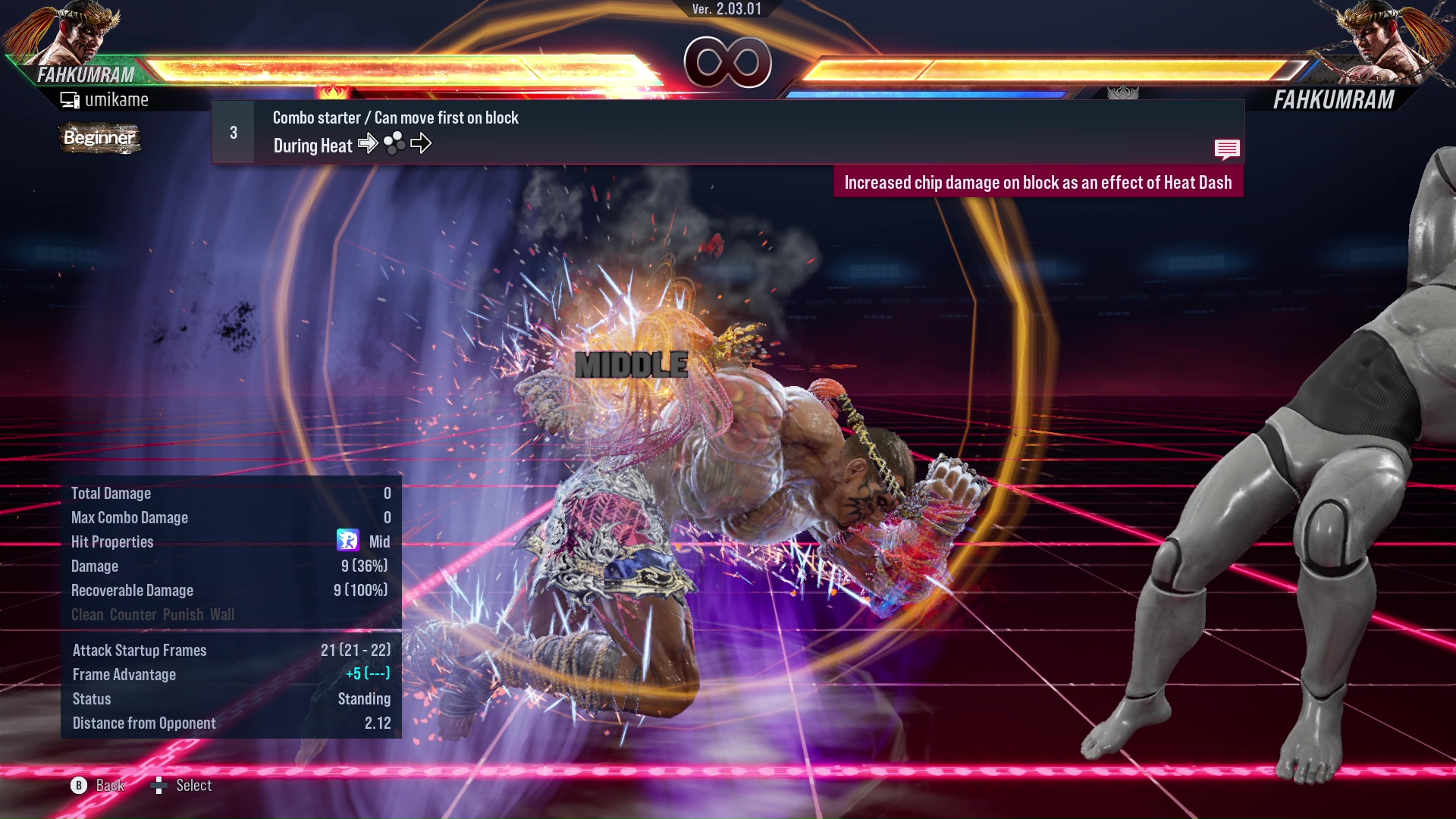The height and width of the screenshot is (819, 1456).
Task: Click the PC platform icon beside umikame
Action: (69, 99)
